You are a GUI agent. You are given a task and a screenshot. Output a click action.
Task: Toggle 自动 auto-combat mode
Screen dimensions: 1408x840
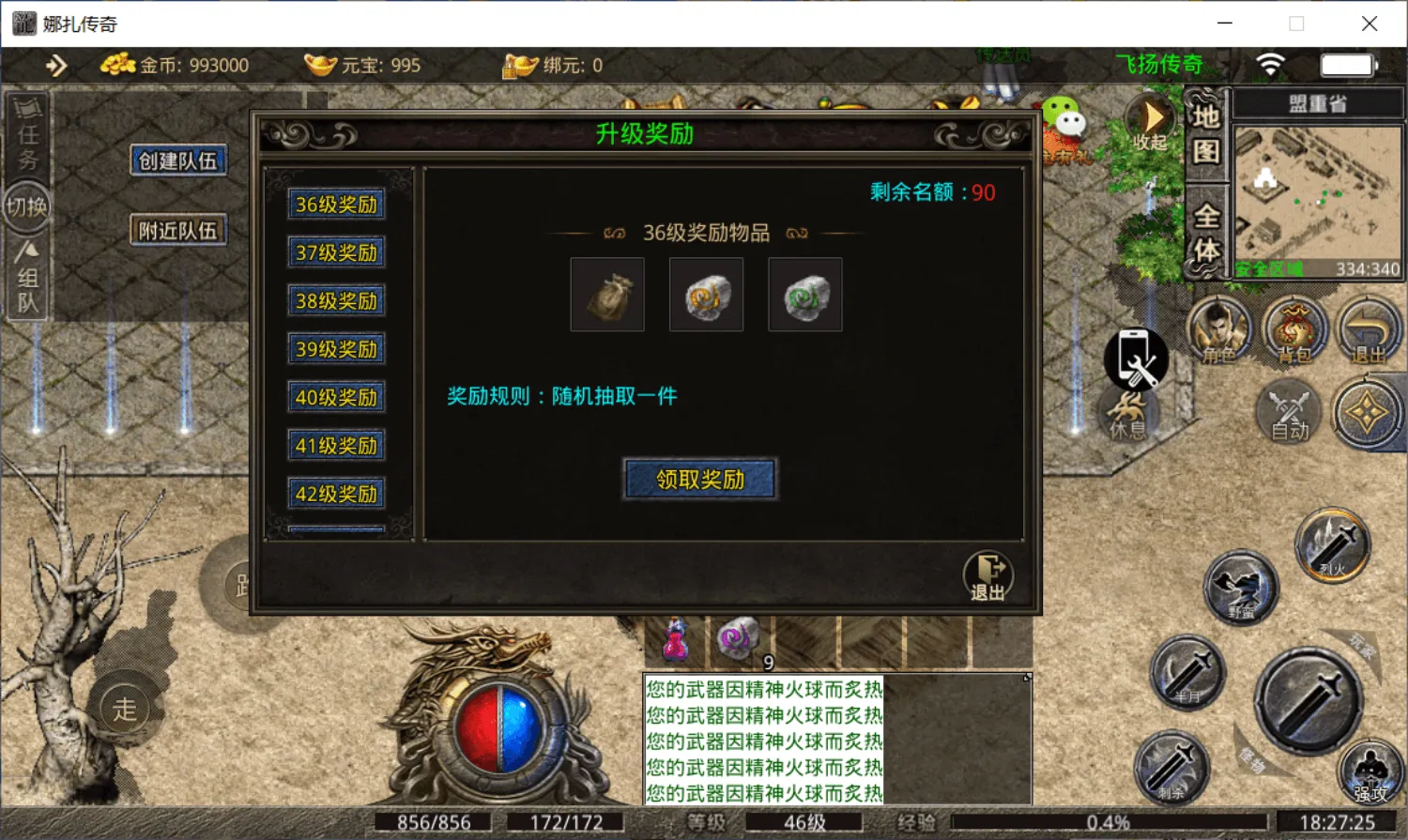pos(1290,412)
